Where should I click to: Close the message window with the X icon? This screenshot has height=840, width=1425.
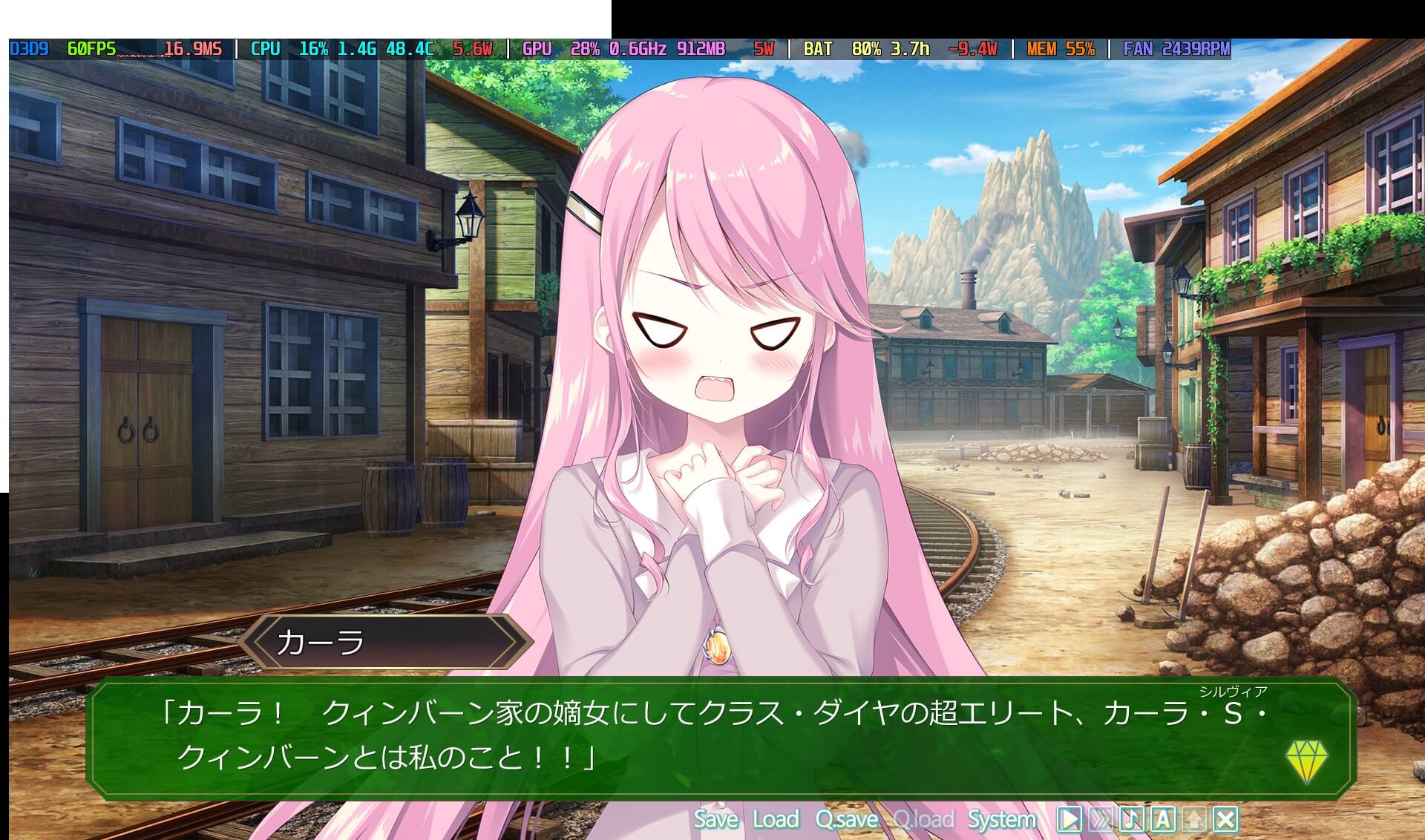[x=1225, y=819]
